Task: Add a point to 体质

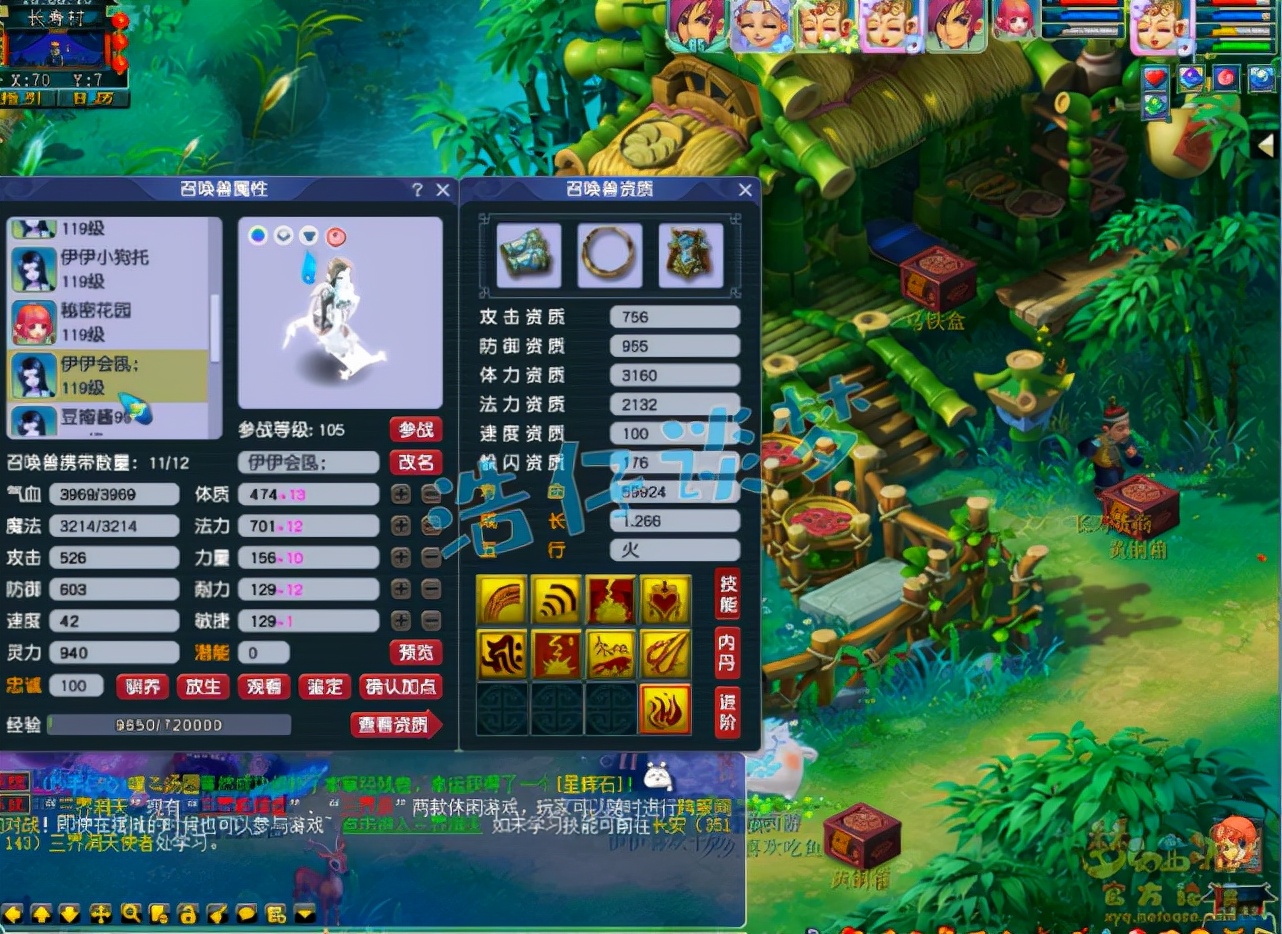Action: tap(401, 494)
